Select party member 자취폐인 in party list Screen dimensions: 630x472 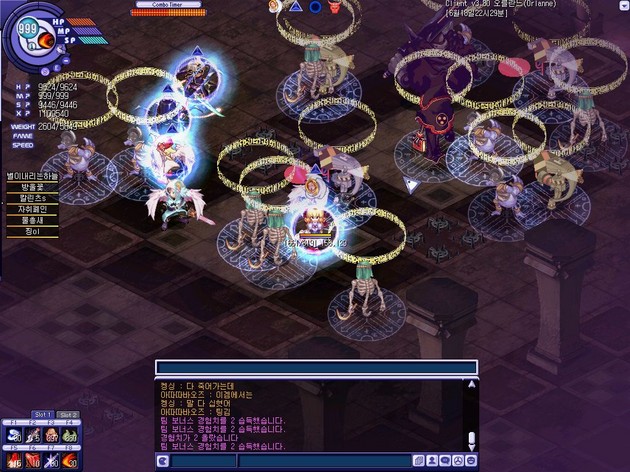pos(33,209)
